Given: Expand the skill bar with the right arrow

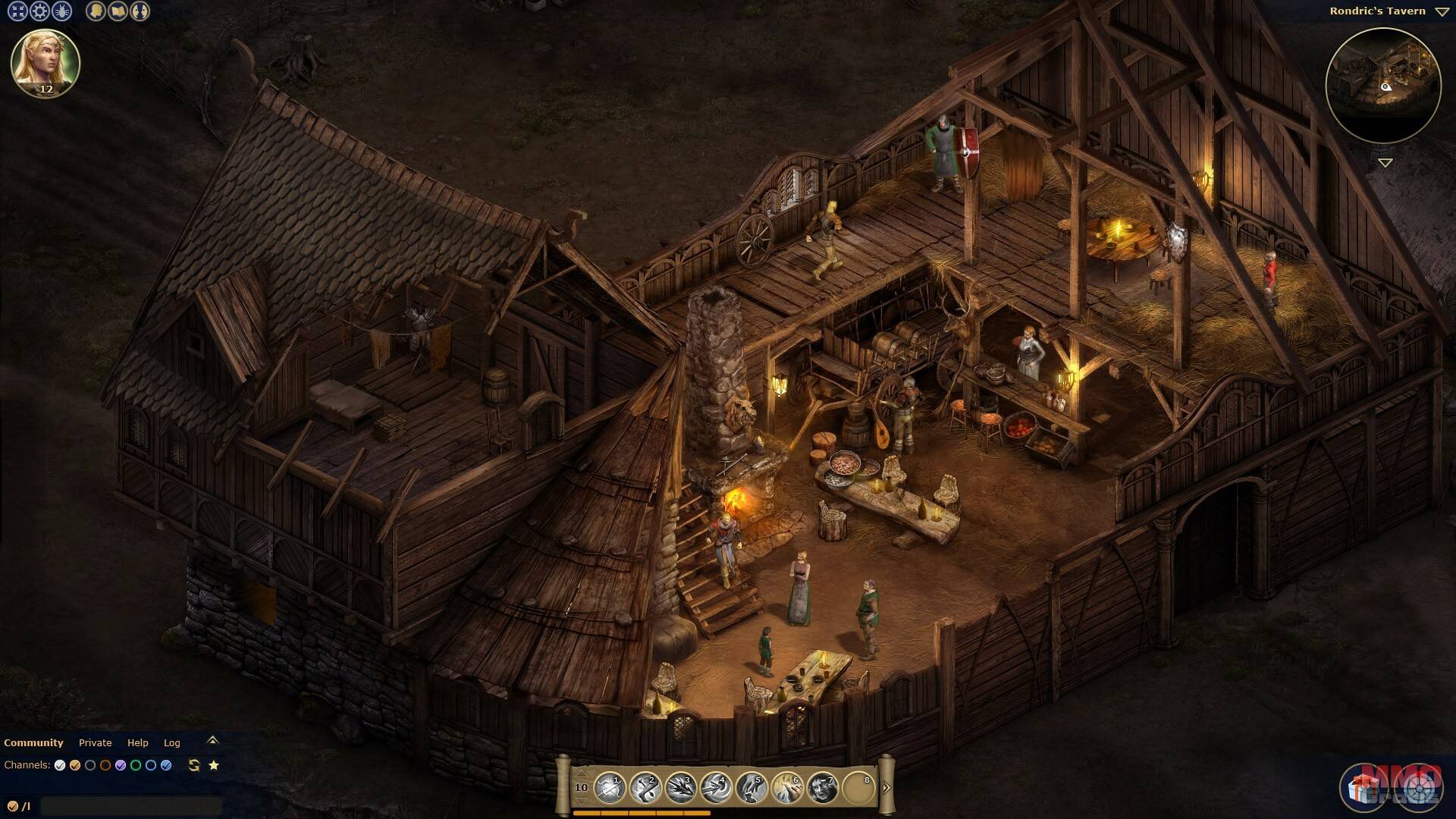Looking at the screenshot, I should (886, 787).
